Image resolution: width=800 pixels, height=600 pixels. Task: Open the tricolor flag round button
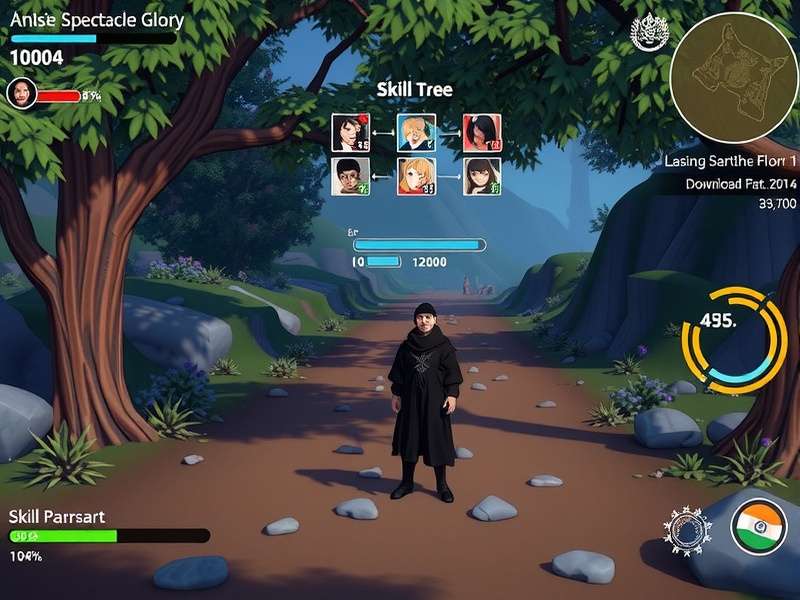759,526
